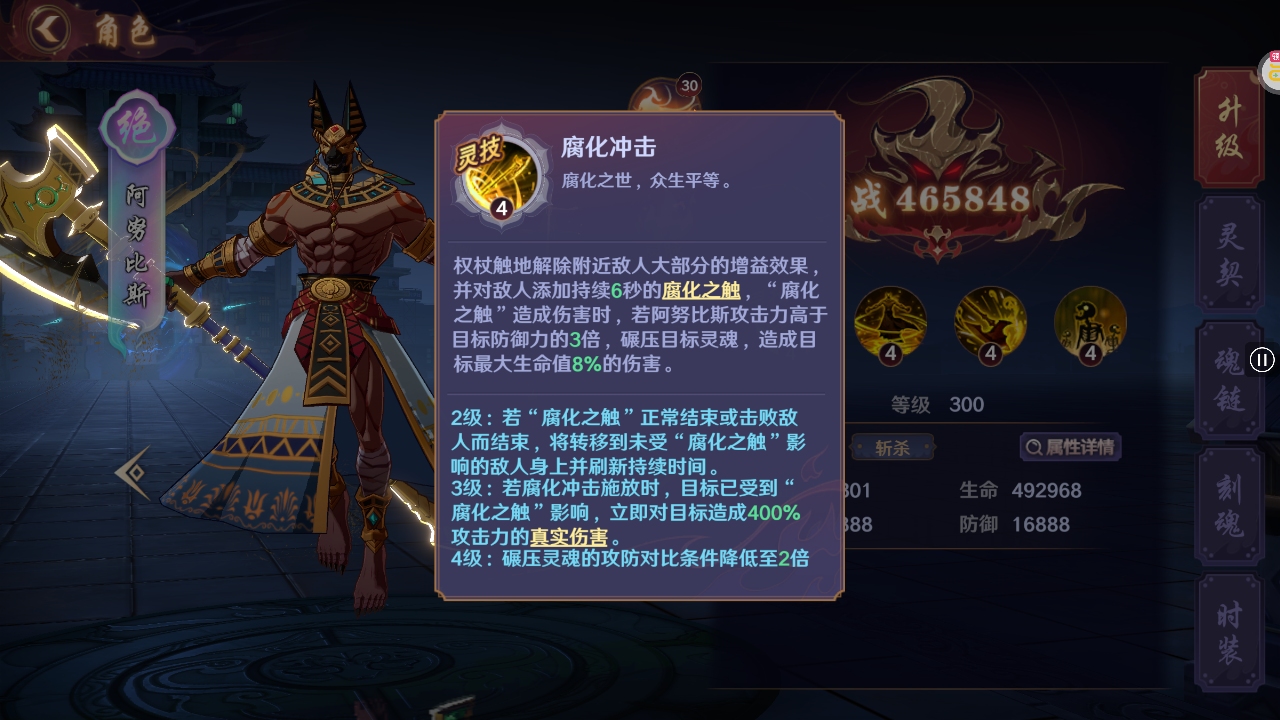Select the first golden skill icon

click(x=890, y=326)
